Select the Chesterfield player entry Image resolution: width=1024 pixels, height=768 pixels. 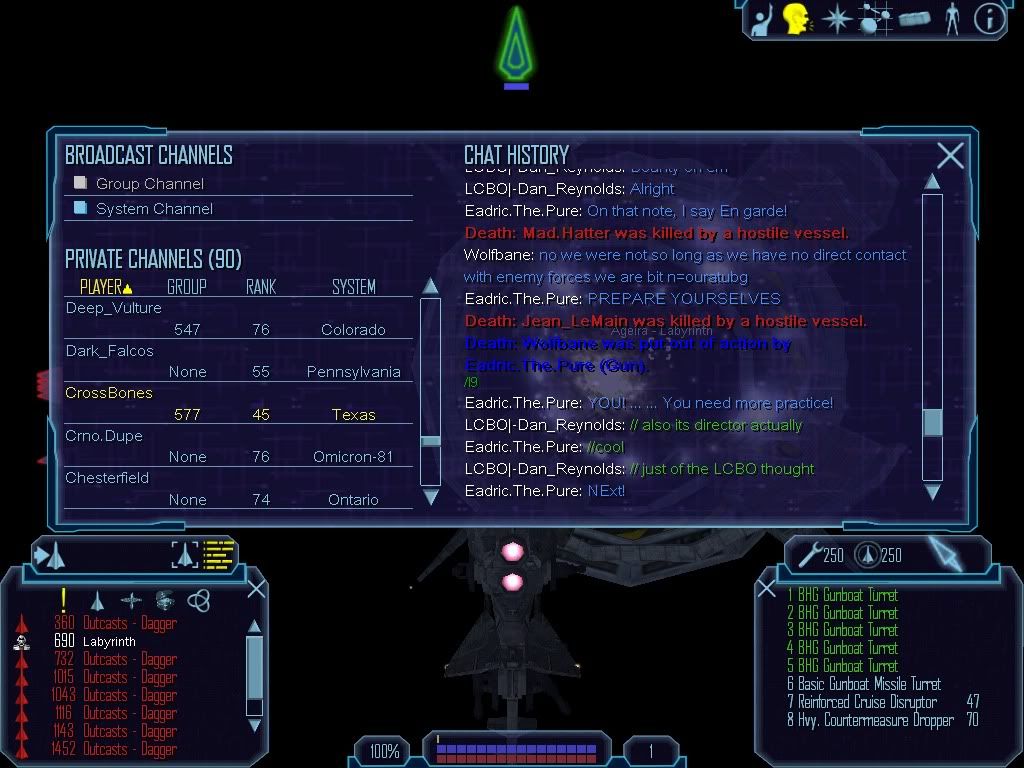(108, 478)
